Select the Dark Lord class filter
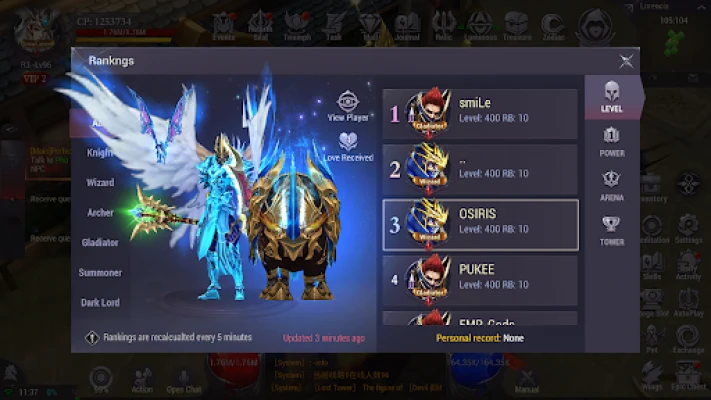Image resolution: width=711 pixels, height=400 pixels. (x=101, y=302)
